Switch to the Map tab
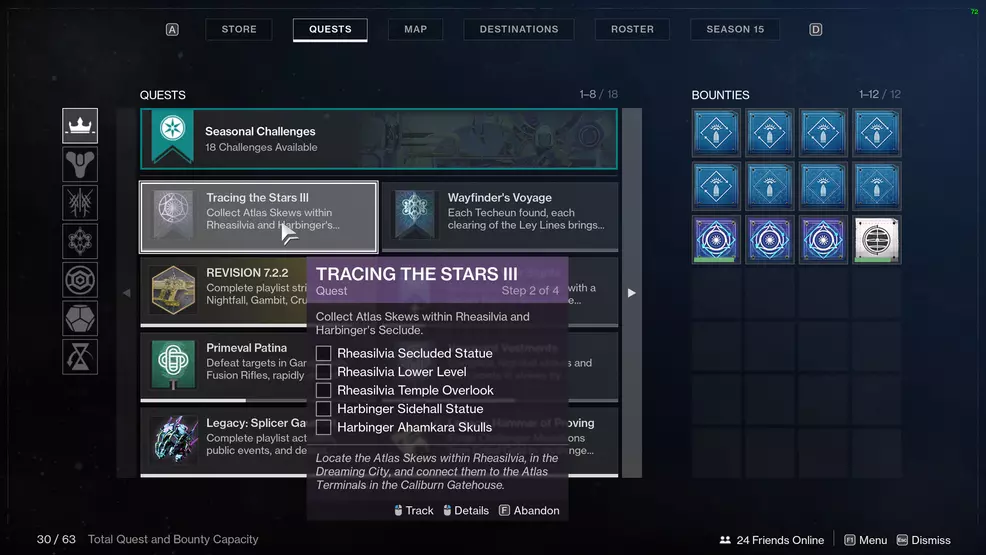Image resolution: width=986 pixels, height=555 pixels. click(415, 29)
